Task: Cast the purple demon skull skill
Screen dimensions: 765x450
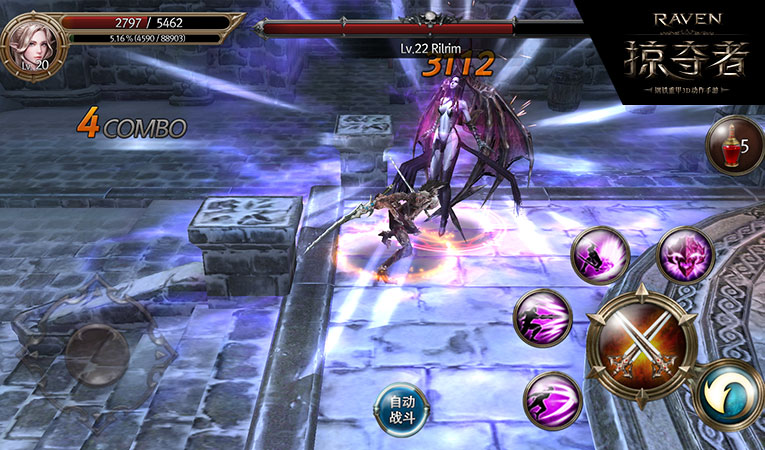Action: click(x=685, y=255)
